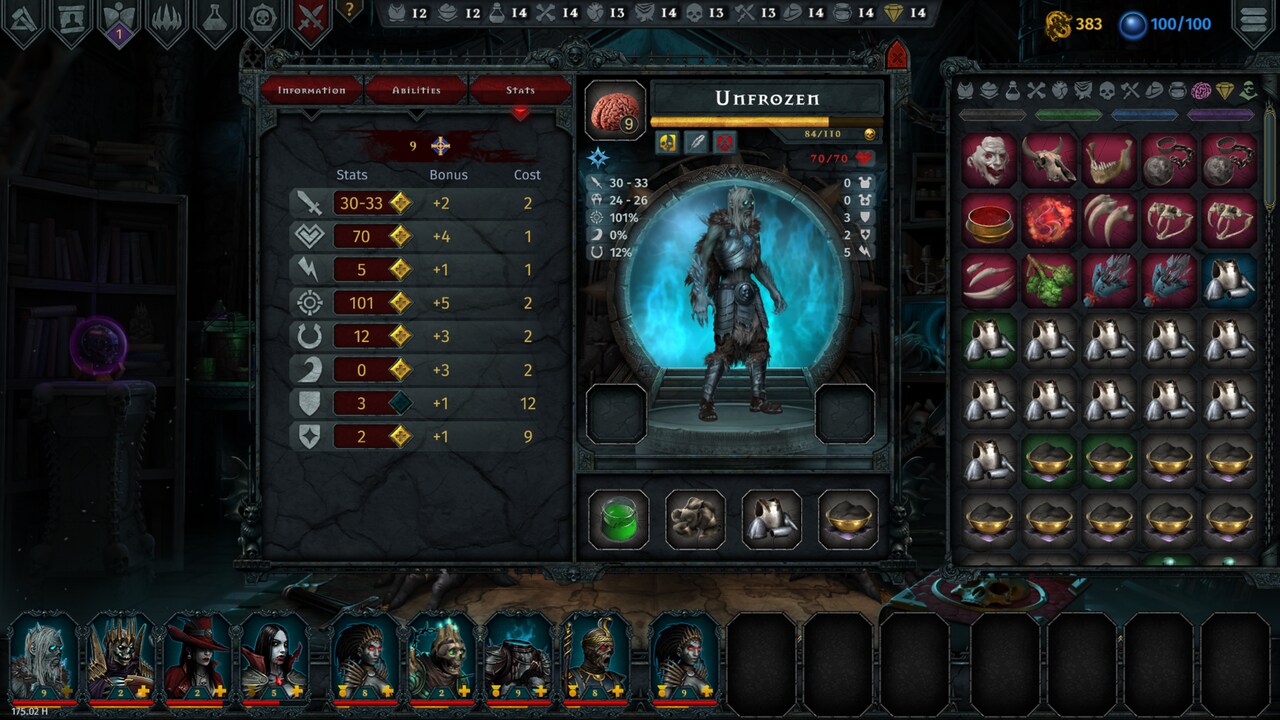
Task: Select the yellow mask icon under Unfrozen's name
Action: [x=667, y=141]
